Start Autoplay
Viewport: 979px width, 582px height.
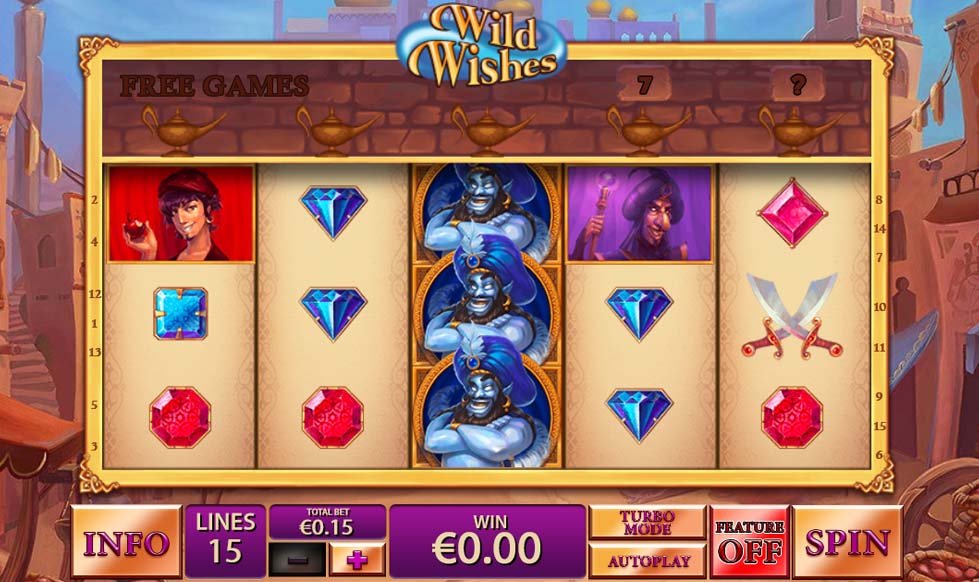647,560
